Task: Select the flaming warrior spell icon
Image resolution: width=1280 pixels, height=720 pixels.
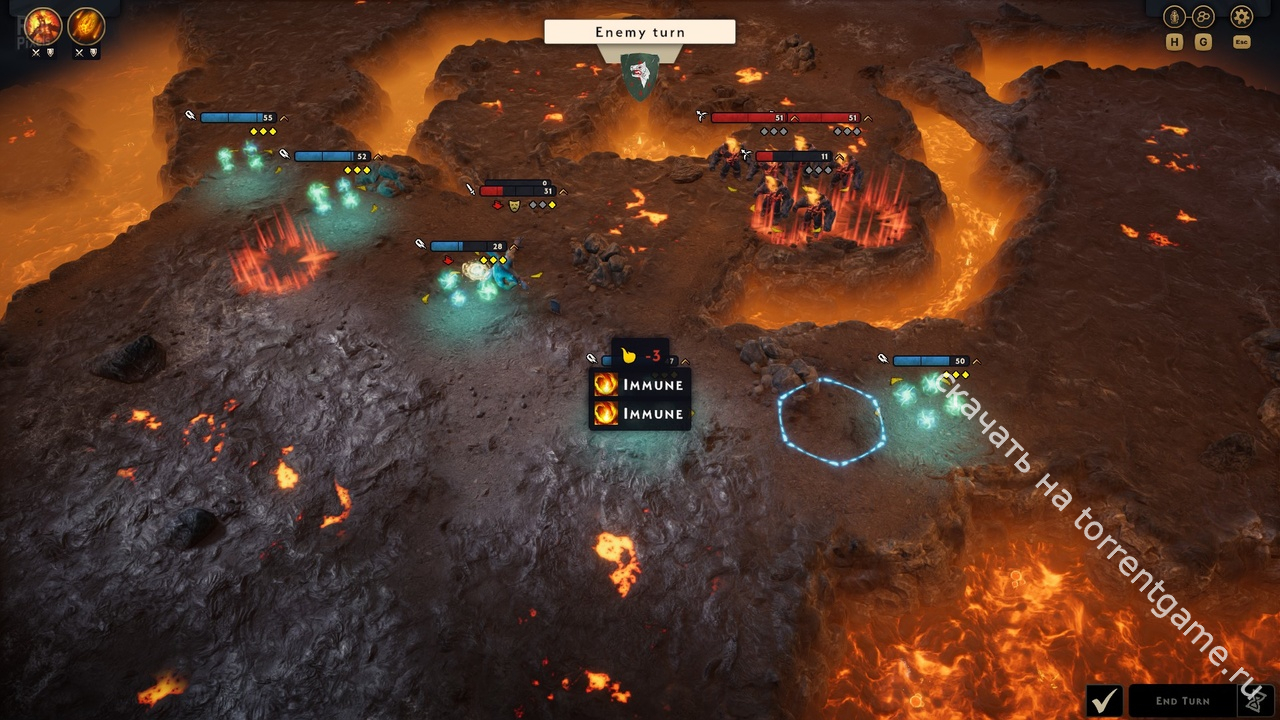Action: coord(43,26)
